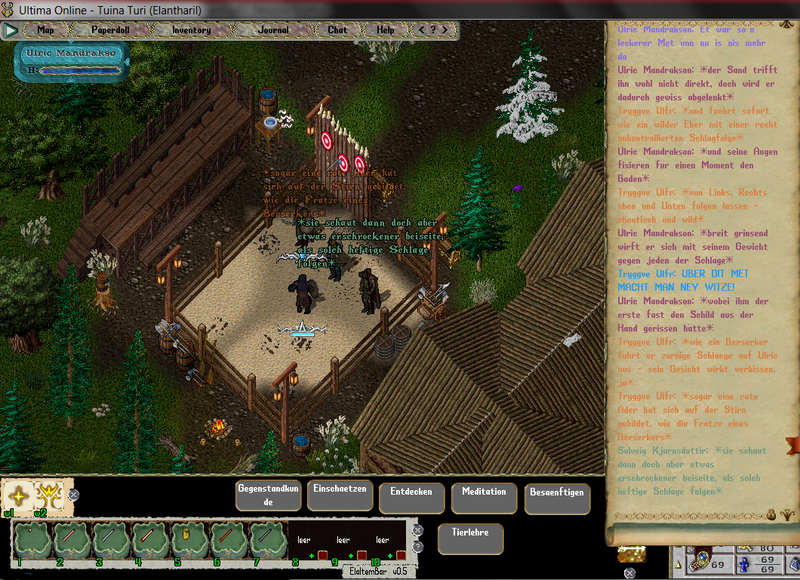Select the four-pointed star spell icon
Viewport: 800px width, 580px height.
pyautogui.click(x=17, y=494)
